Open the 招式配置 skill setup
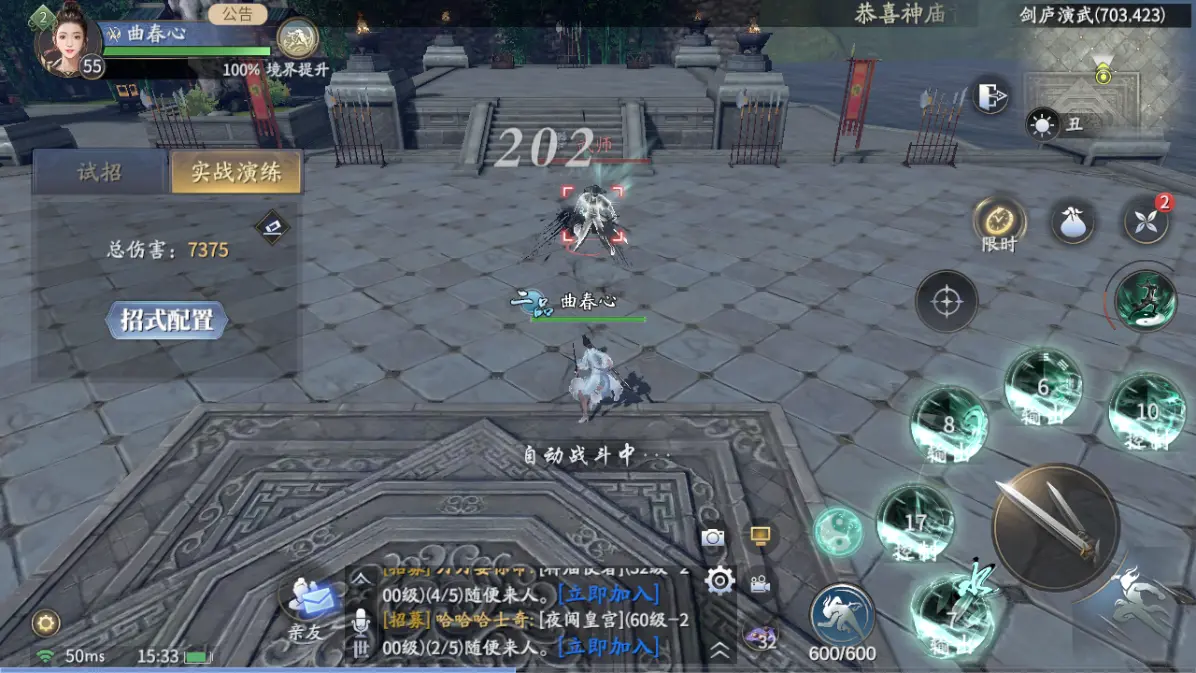 (x=167, y=321)
